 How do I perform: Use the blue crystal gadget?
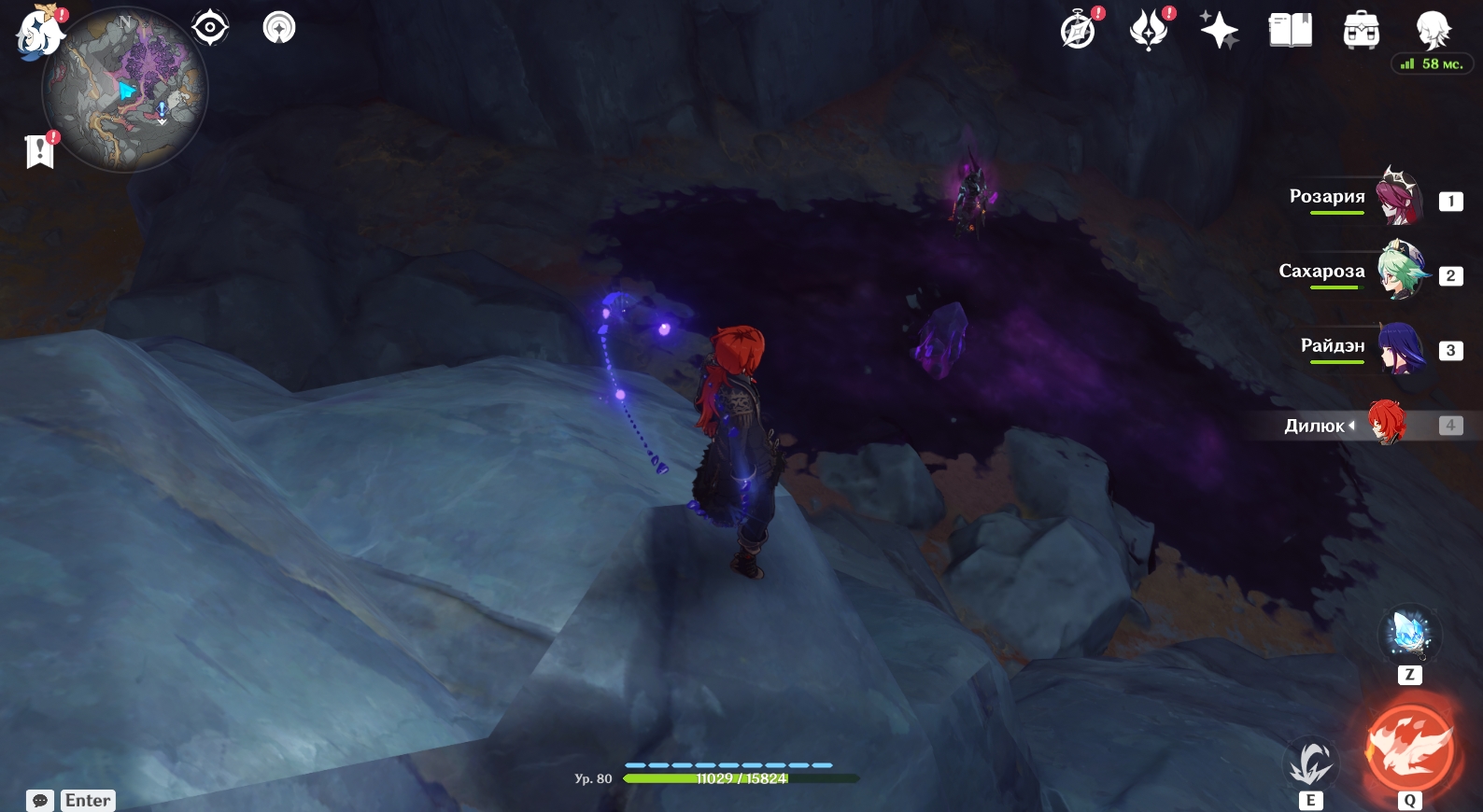tap(1409, 635)
